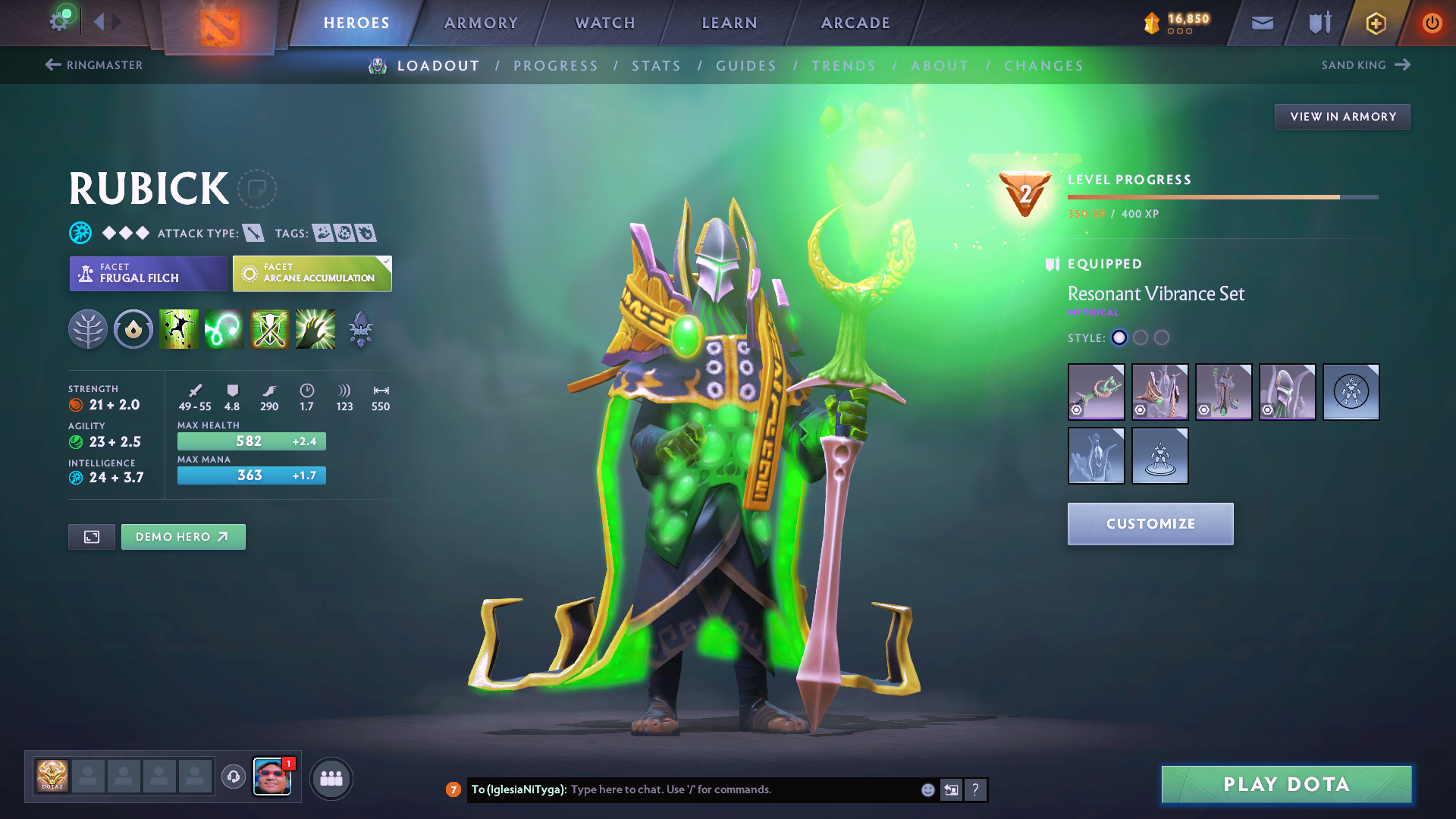Choose the Arcane Accumulation facet
Screen dimensions: 1456x819
click(x=312, y=274)
